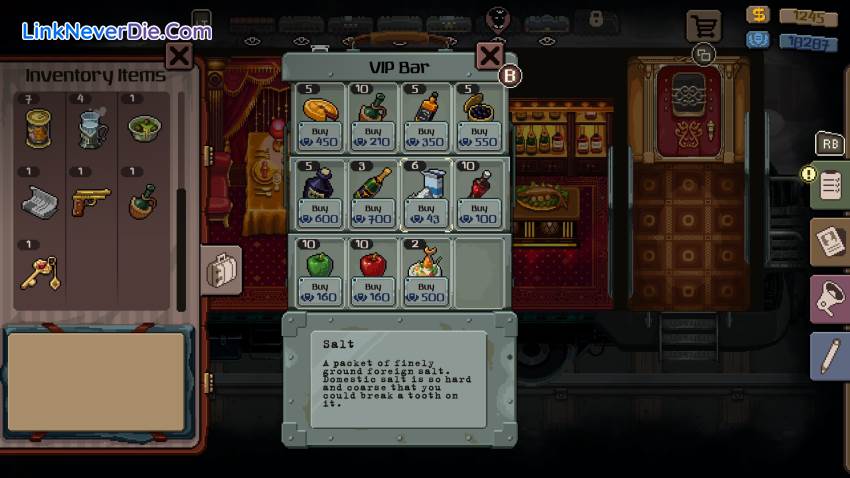This screenshot has width=850, height=478.
Task: Buy the red sauce bottle for 100
Action: 480,211
